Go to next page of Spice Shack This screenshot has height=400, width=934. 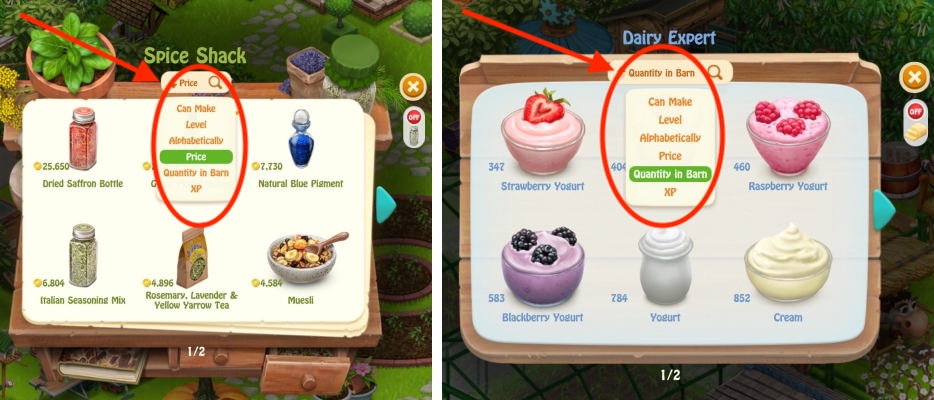386,204
